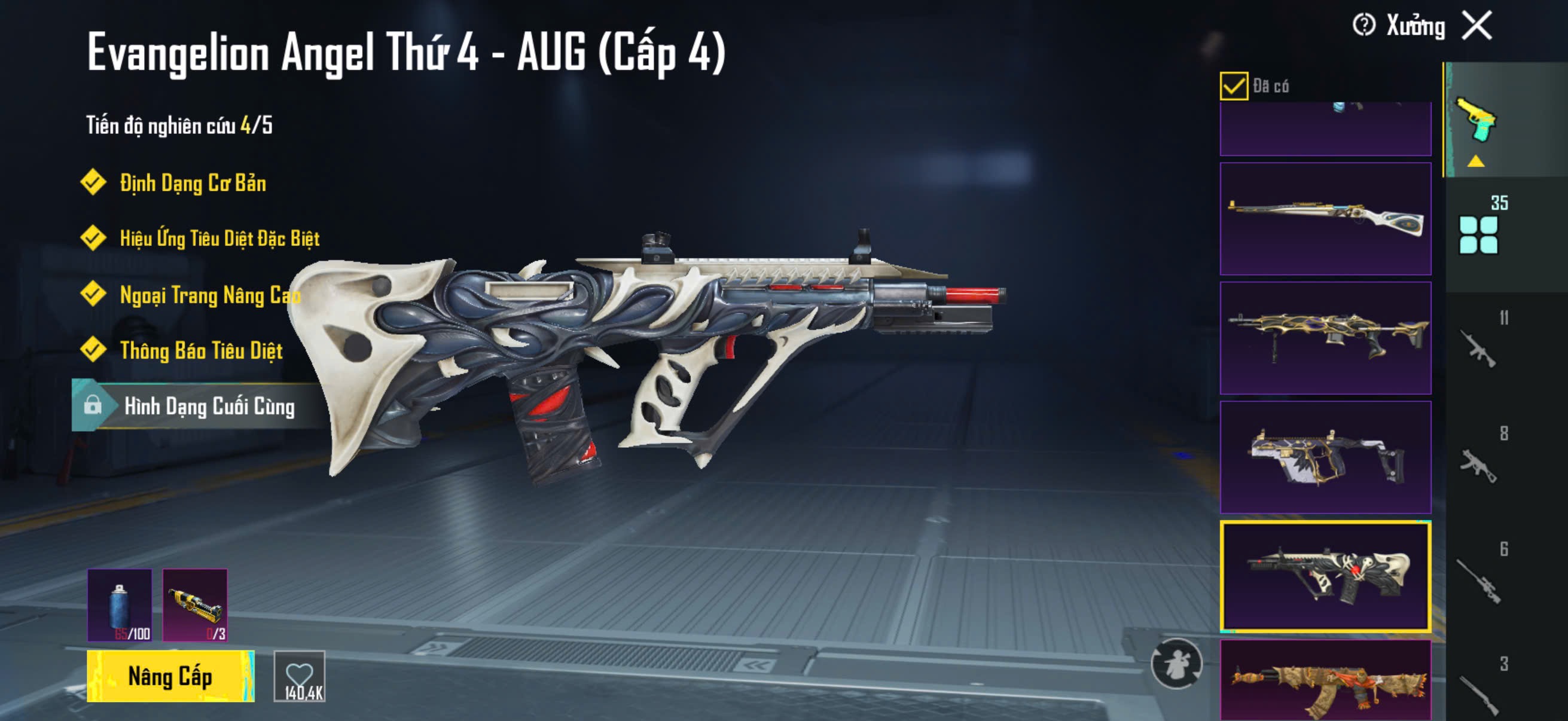This screenshot has height=721, width=1568.
Task: Switch to the all-weapons grid tab
Action: click(x=1478, y=234)
